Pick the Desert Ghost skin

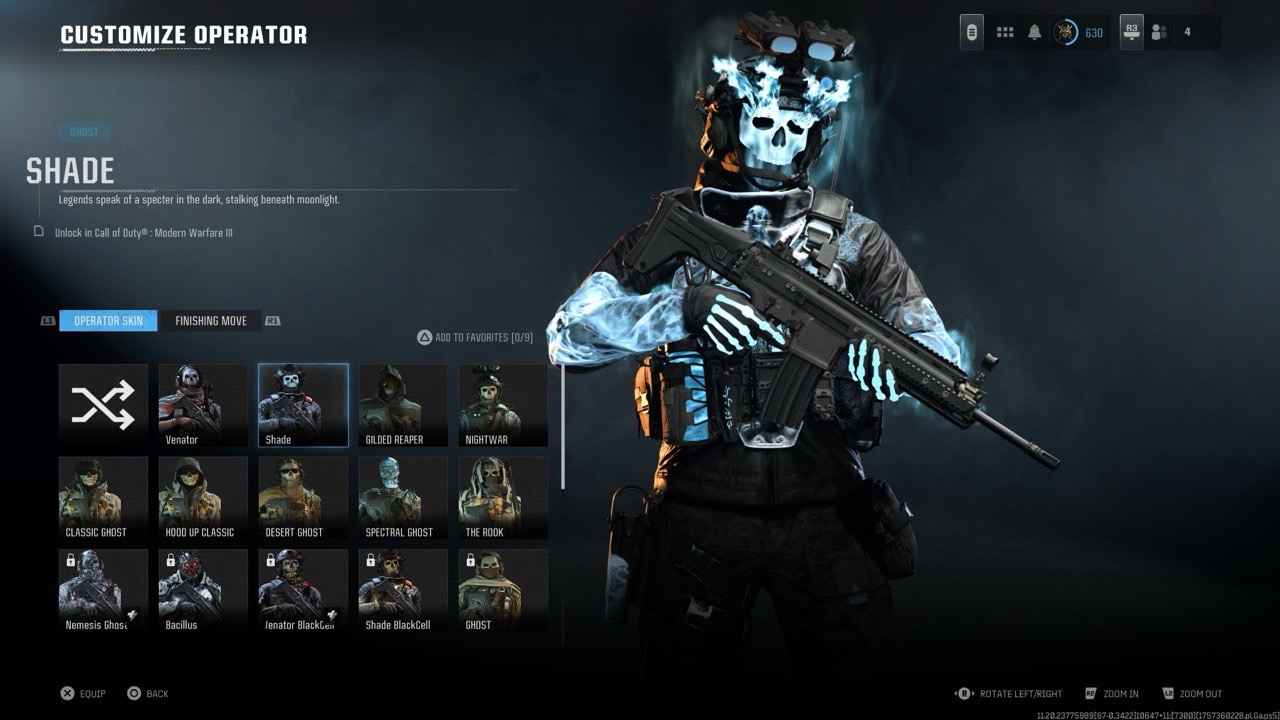coord(303,498)
